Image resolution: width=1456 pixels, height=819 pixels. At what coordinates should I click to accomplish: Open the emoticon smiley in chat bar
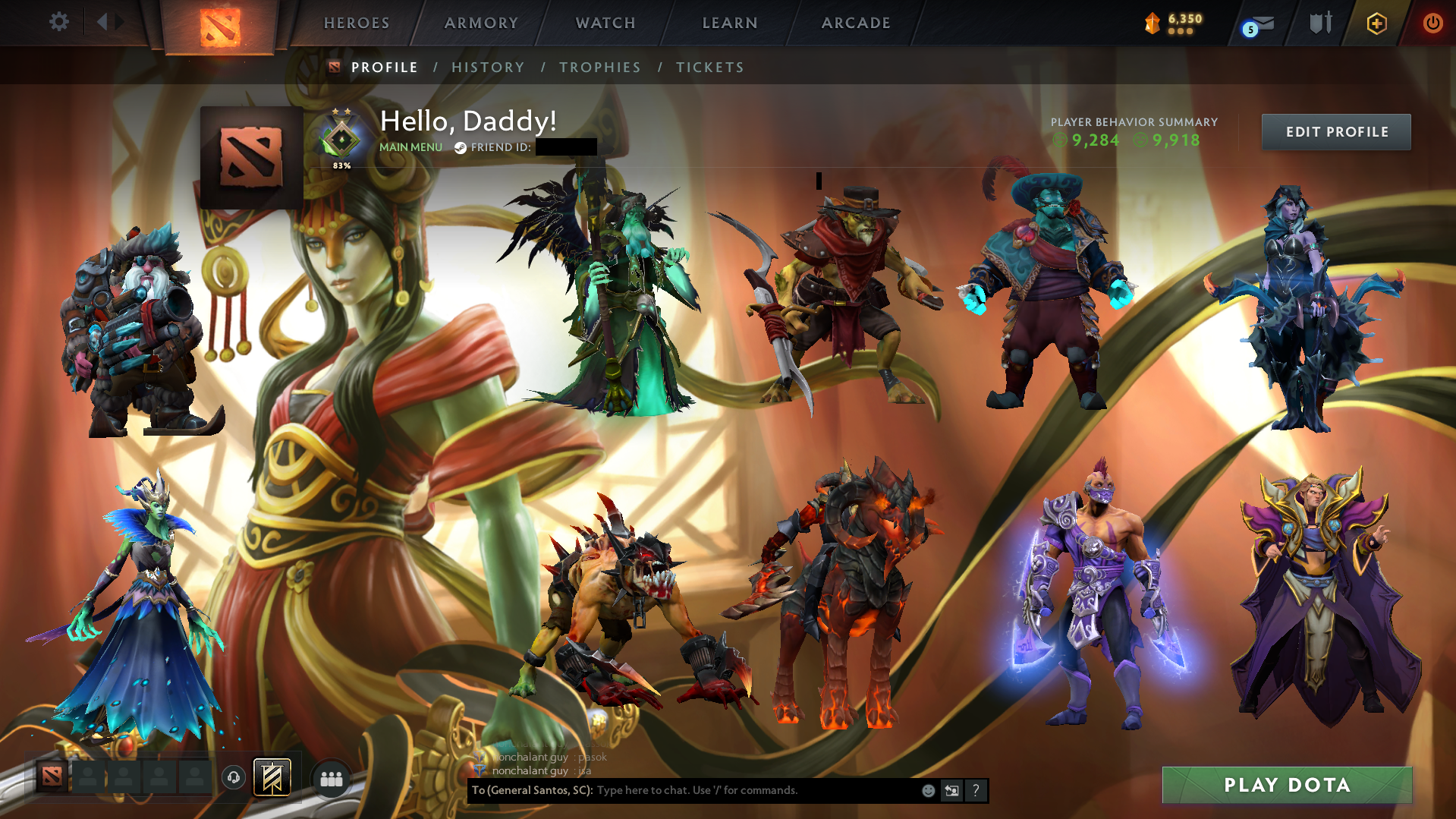[x=929, y=790]
